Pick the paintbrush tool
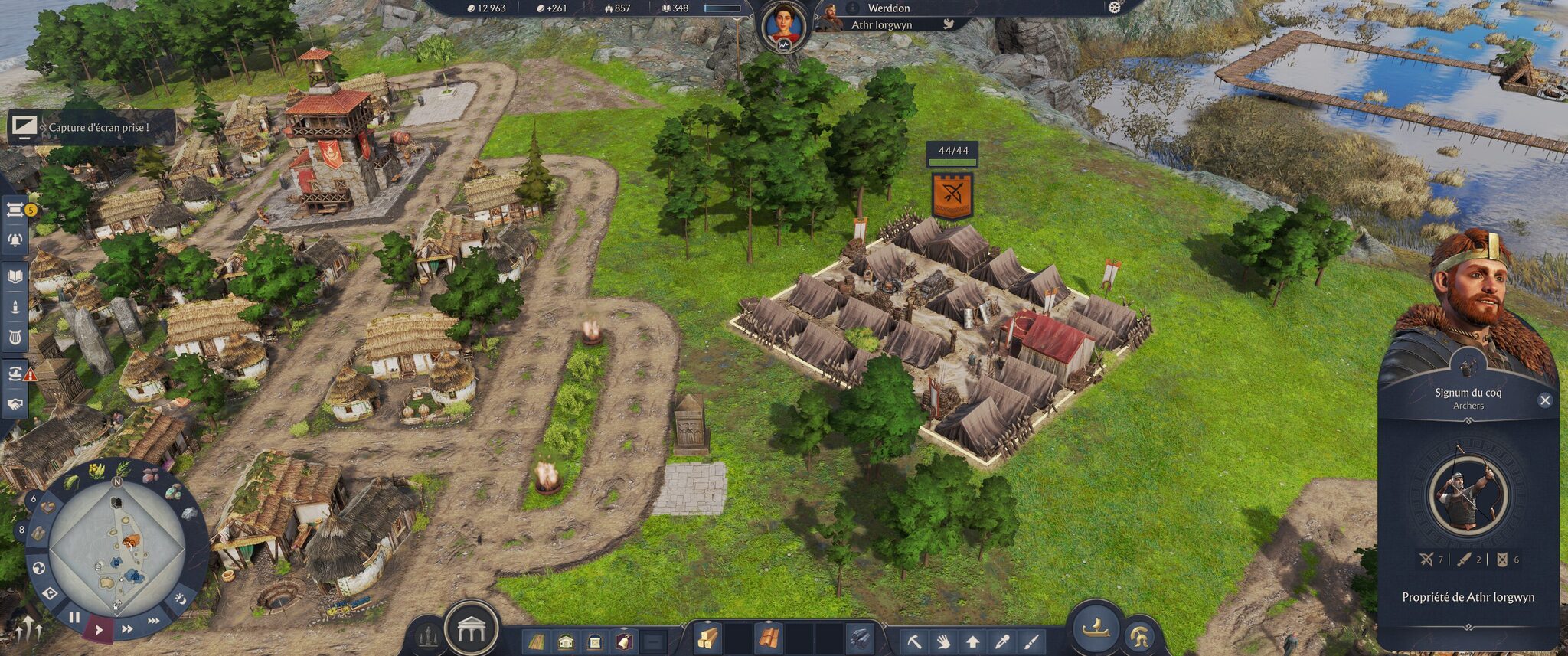Image resolution: width=1568 pixels, height=656 pixels. tap(1031, 641)
